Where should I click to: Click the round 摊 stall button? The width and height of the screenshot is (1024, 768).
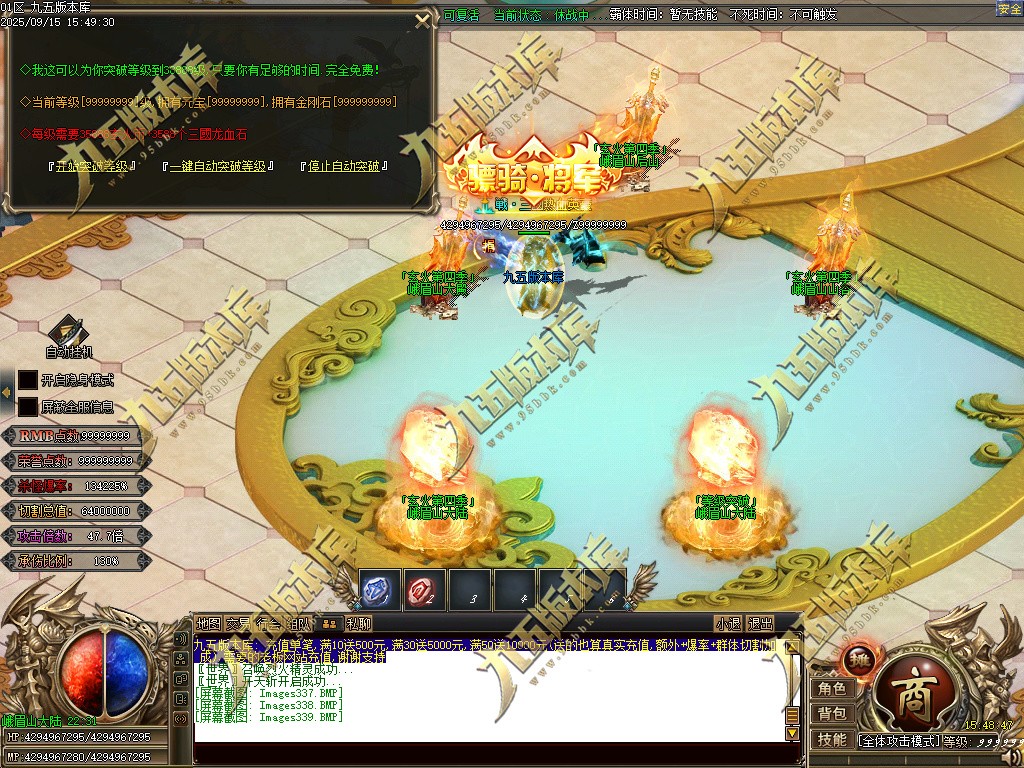click(858, 659)
